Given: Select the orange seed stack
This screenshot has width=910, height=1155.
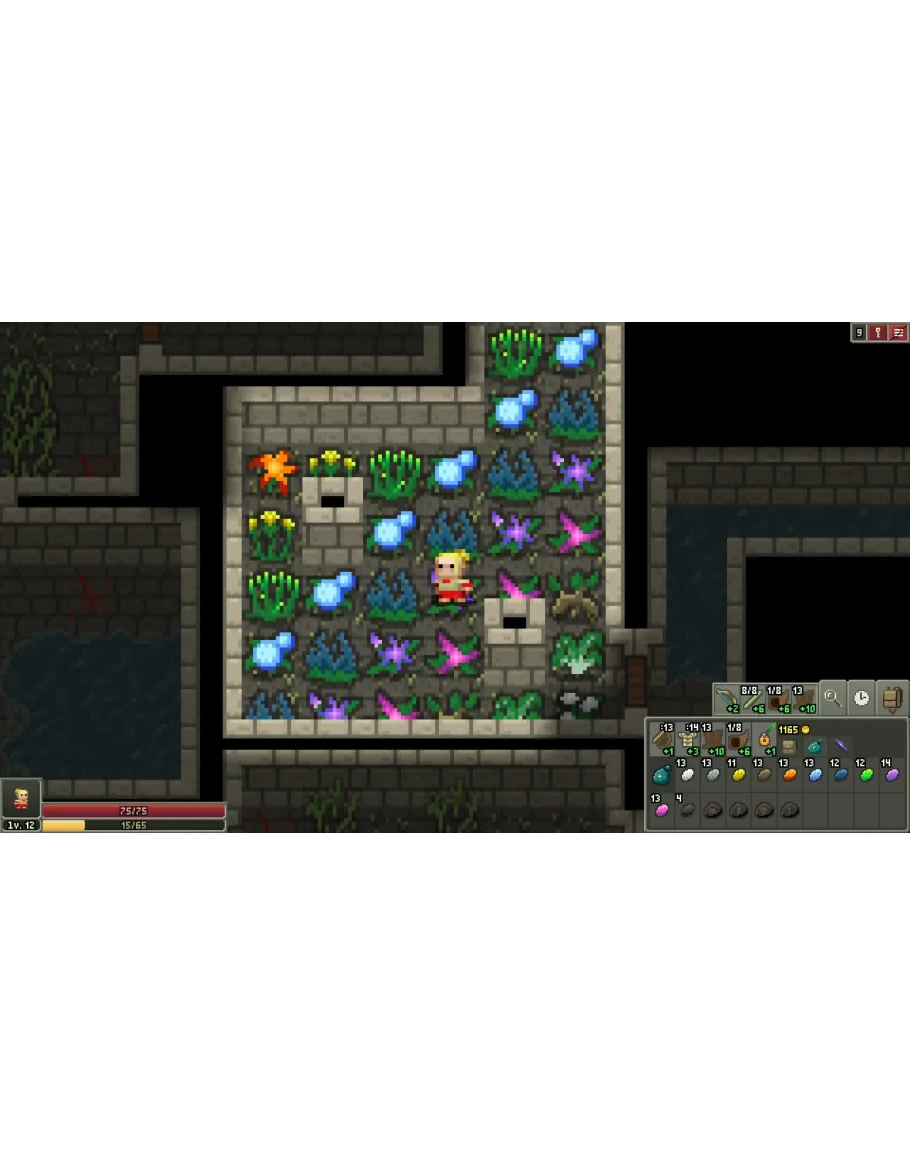Looking at the screenshot, I should pyautogui.click(x=790, y=775).
